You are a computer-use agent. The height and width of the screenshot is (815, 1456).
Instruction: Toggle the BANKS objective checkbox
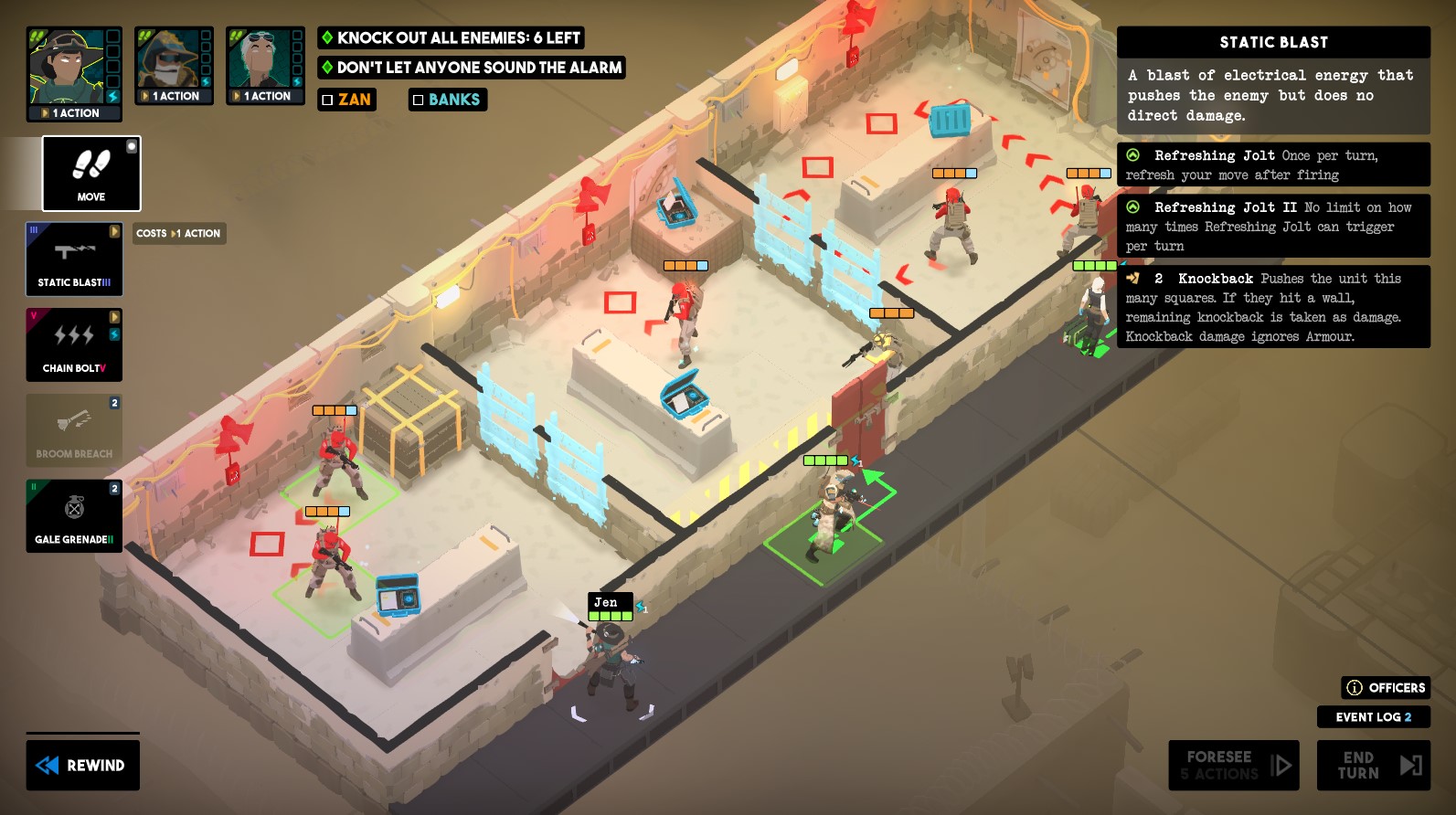420,100
